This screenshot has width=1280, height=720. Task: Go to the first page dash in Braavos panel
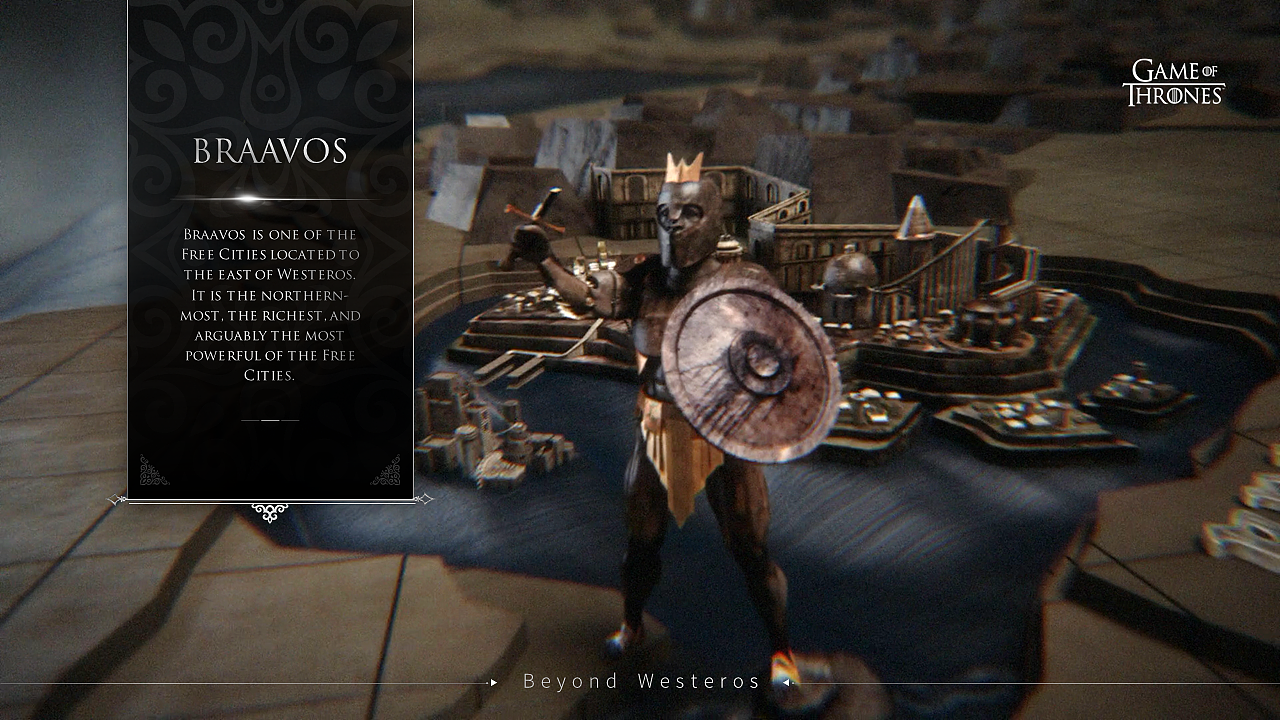pos(250,420)
